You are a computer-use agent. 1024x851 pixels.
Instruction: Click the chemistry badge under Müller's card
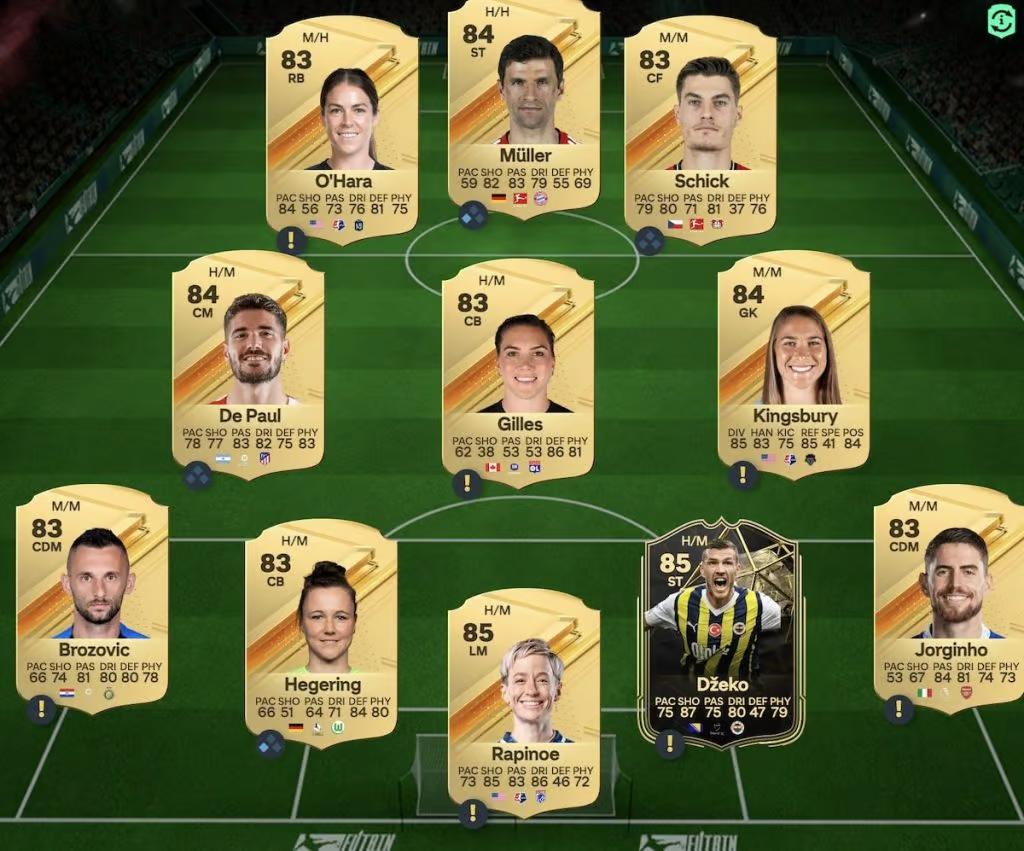(x=473, y=215)
